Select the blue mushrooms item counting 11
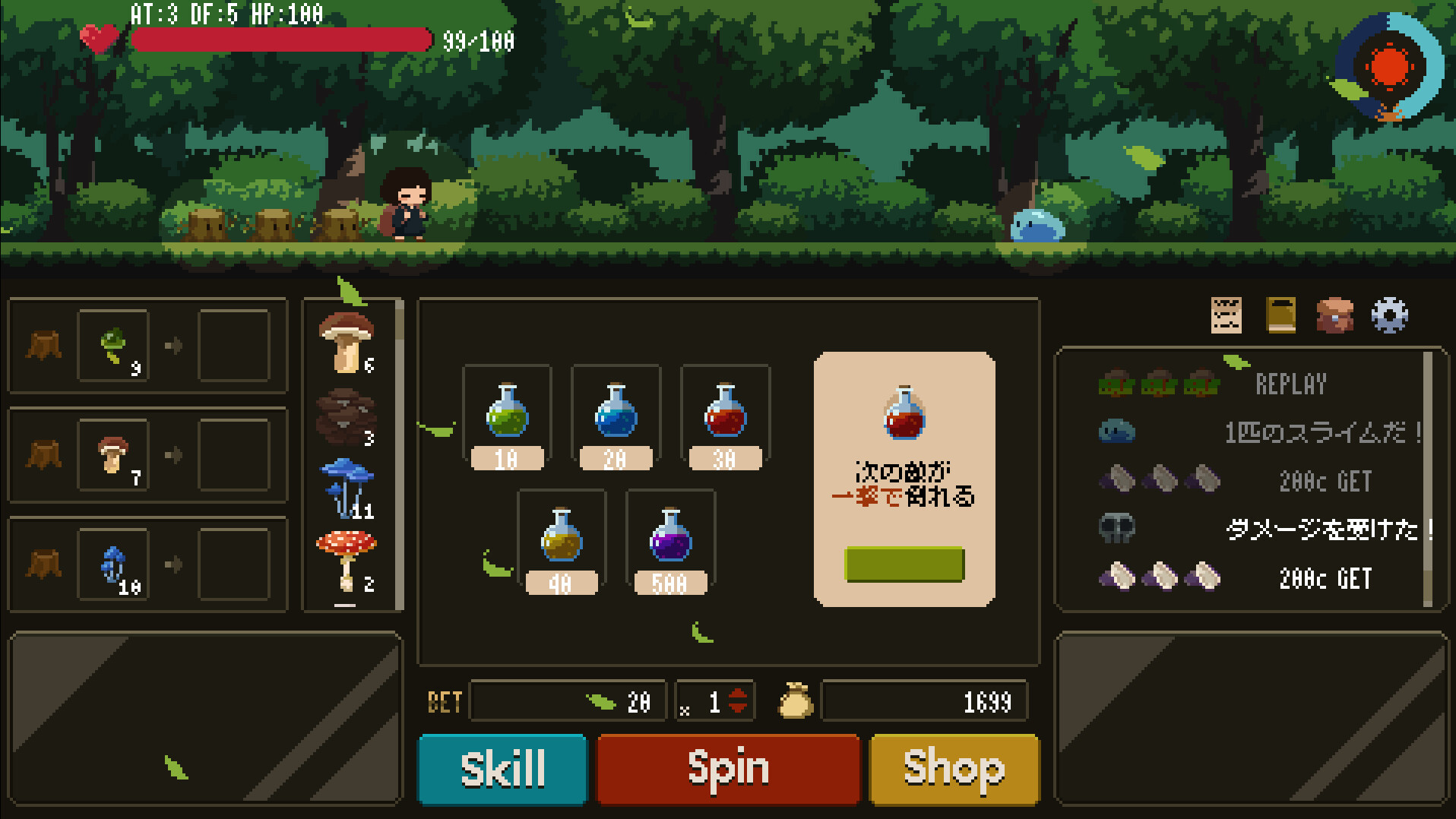Screen dimensions: 1456x819 point(347,486)
